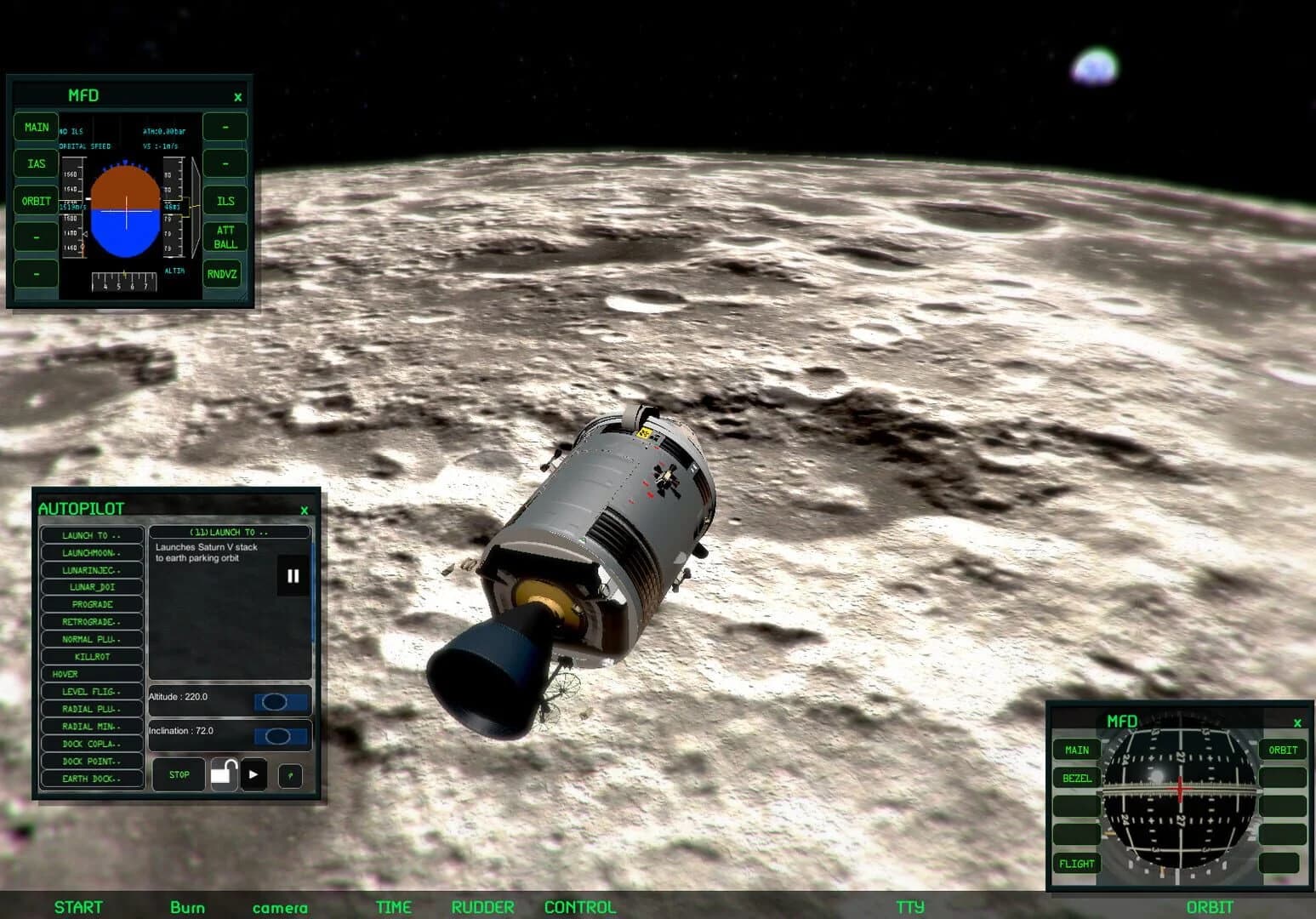Click the pause icon in the Autopilot program window

tap(293, 575)
